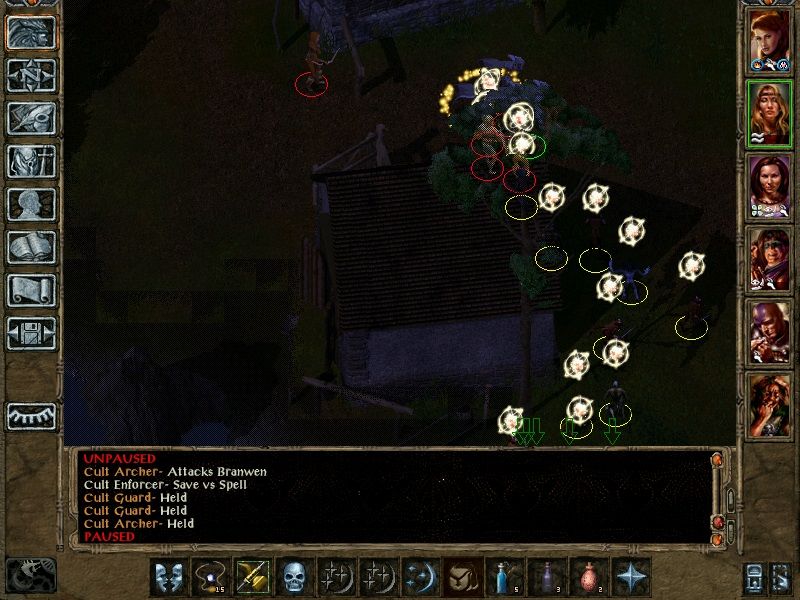The width and height of the screenshot is (800, 600).
Task: Select the green-bordered blonde character portrait
Action: click(770, 114)
